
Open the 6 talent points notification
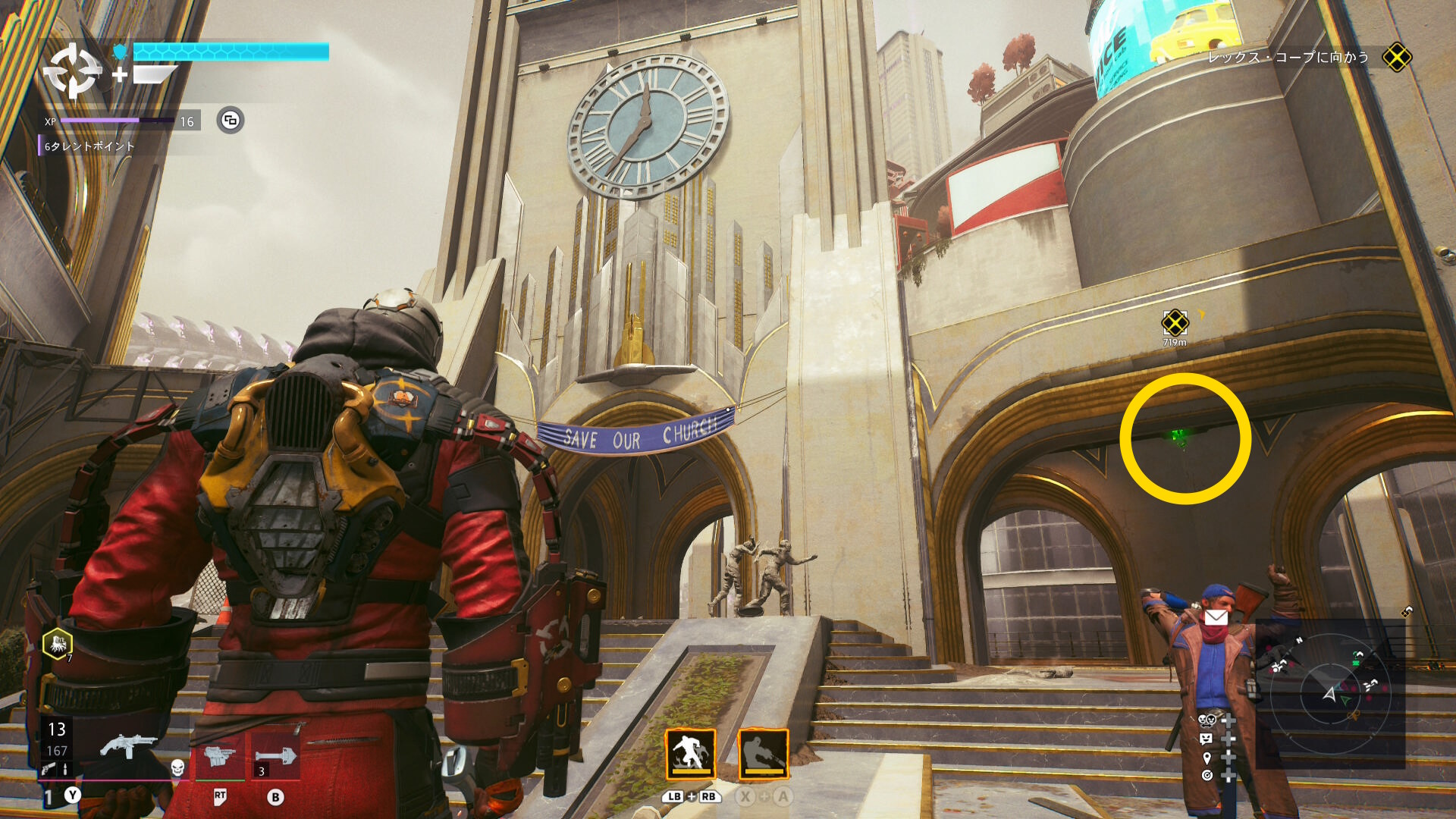pyautogui.click(x=89, y=146)
